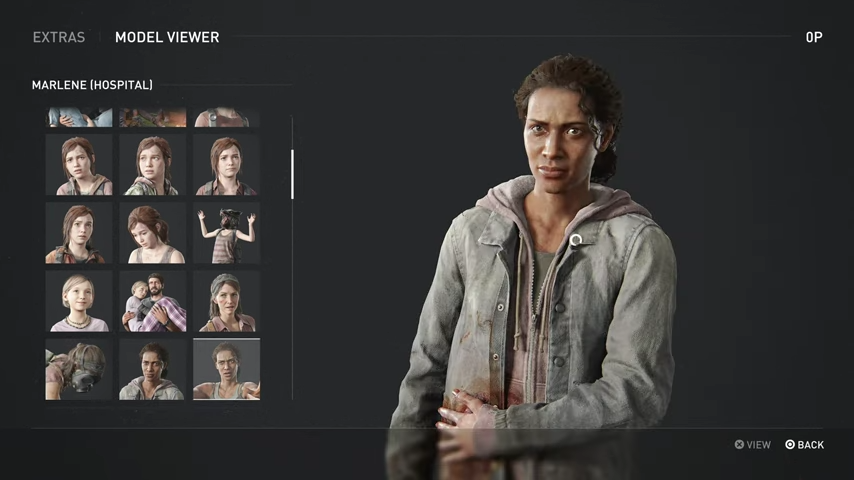Viewport: 854px width, 480px height.
Task: Select the highlighted Marlene (Hospital) thumbnail
Action: (x=226, y=369)
